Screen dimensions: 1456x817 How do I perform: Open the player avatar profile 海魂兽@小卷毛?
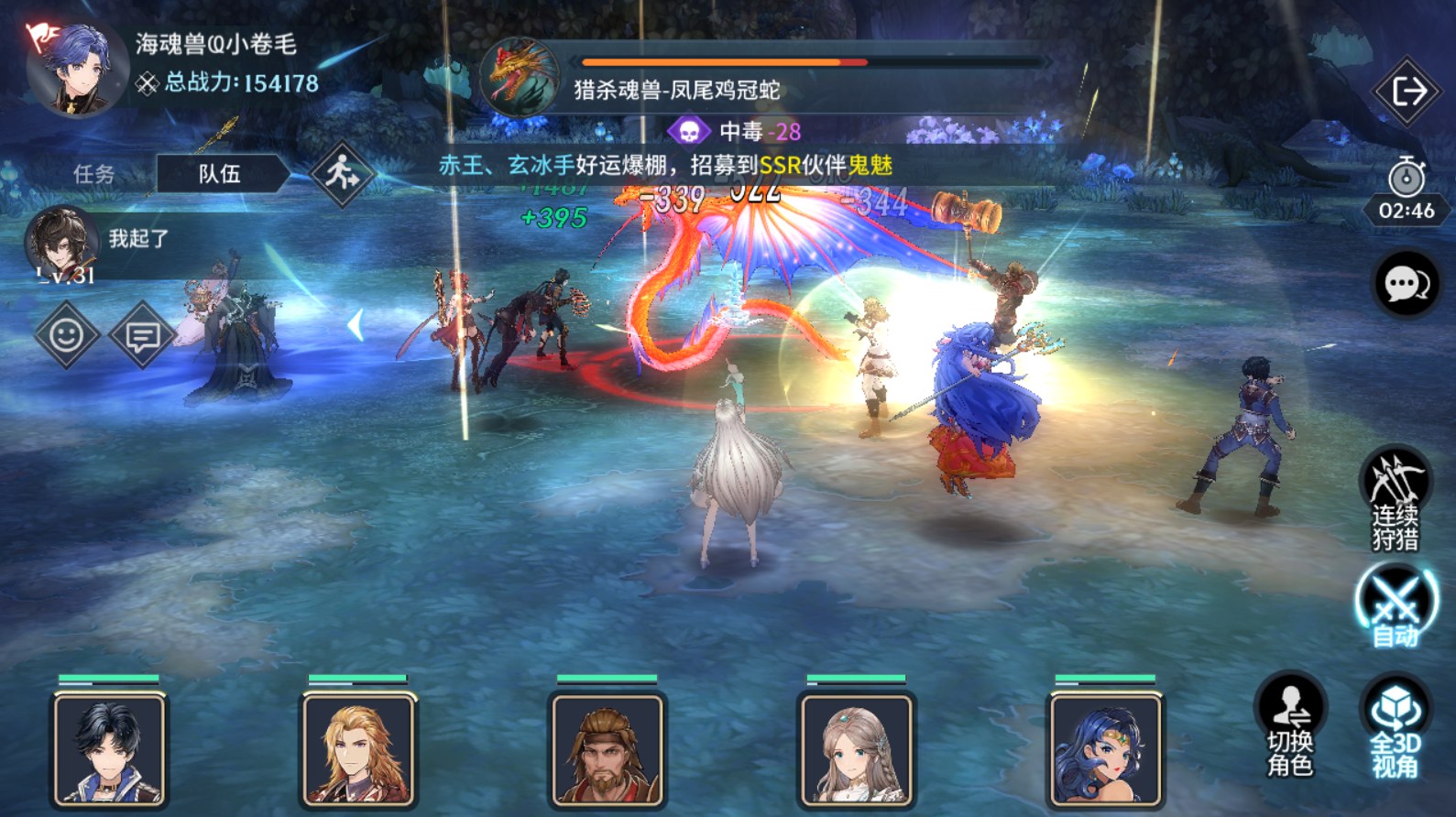pos(75,70)
